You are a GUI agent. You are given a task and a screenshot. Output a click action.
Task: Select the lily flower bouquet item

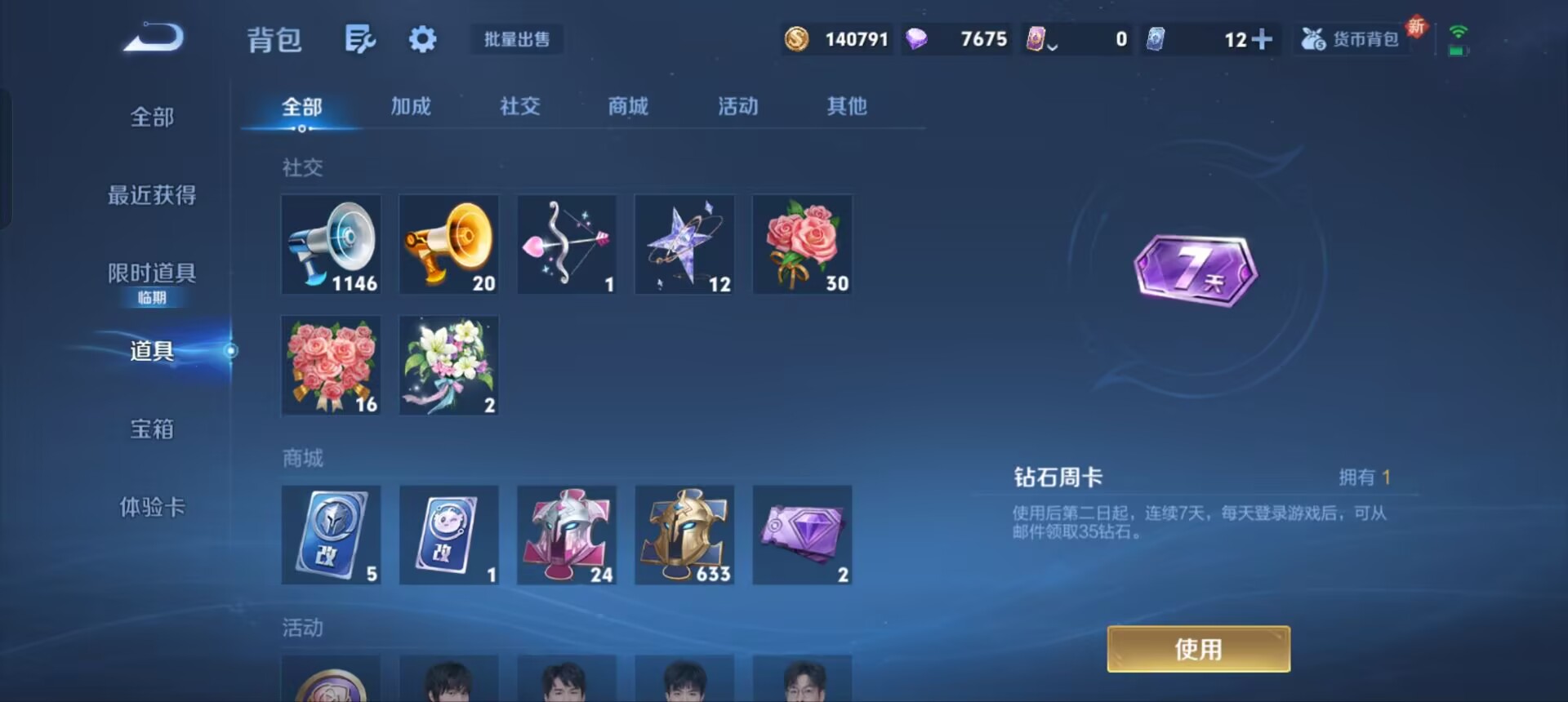448,365
